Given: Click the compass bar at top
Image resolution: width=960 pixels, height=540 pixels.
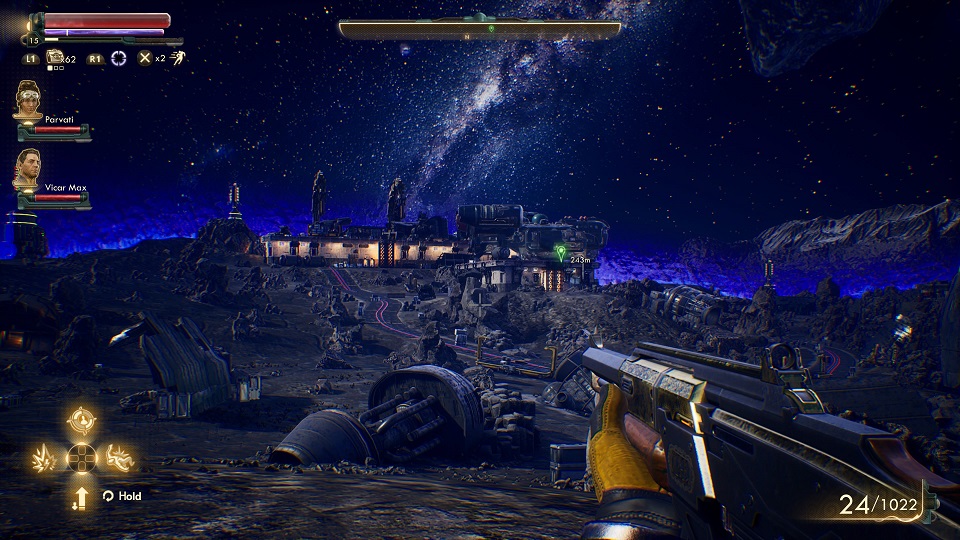Looking at the screenshot, I should (480, 30).
